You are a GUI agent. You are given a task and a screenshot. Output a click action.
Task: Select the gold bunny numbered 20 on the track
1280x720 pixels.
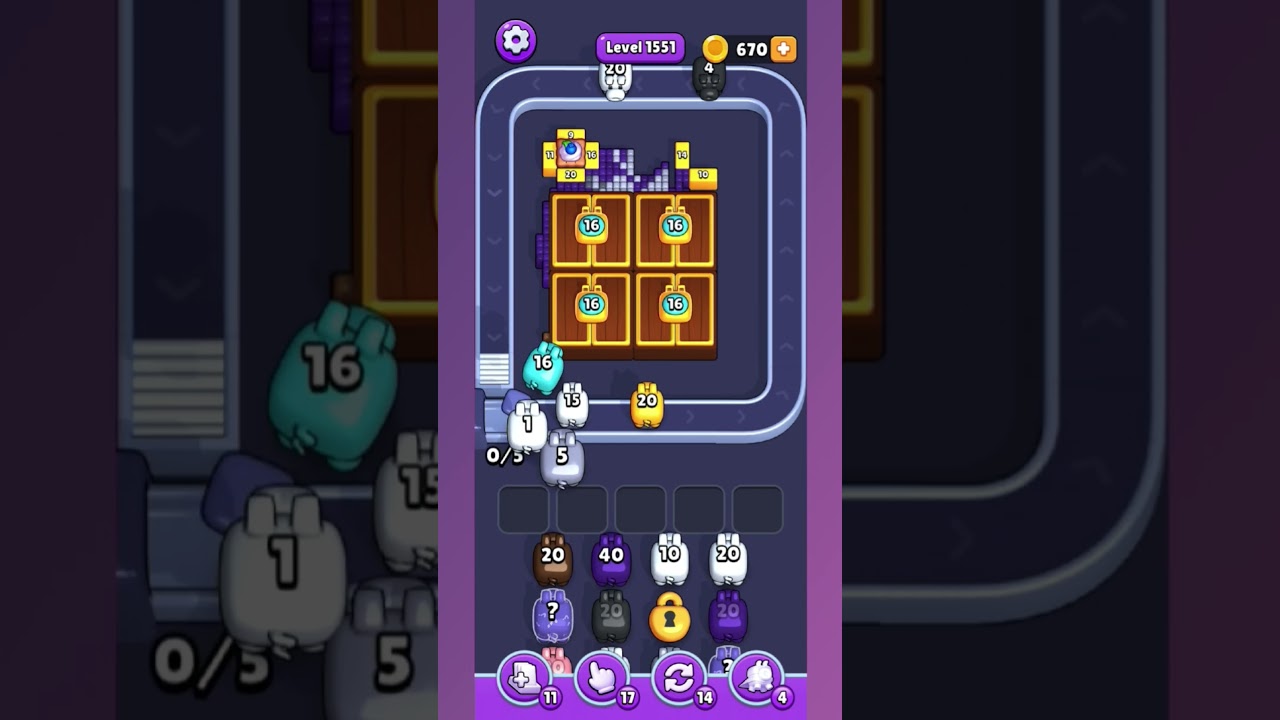coord(645,404)
